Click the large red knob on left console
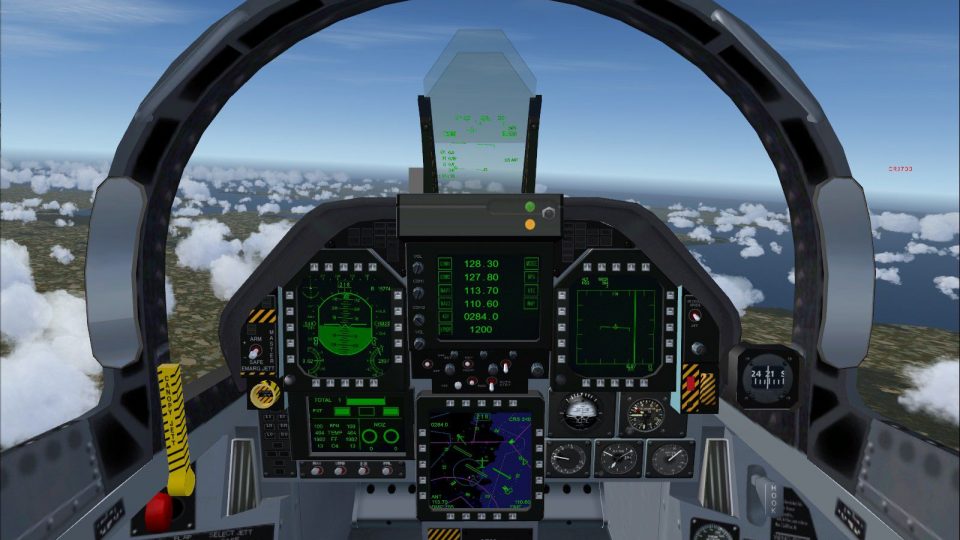The height and width of the screenshot is (540, 960). coord(159,511)
